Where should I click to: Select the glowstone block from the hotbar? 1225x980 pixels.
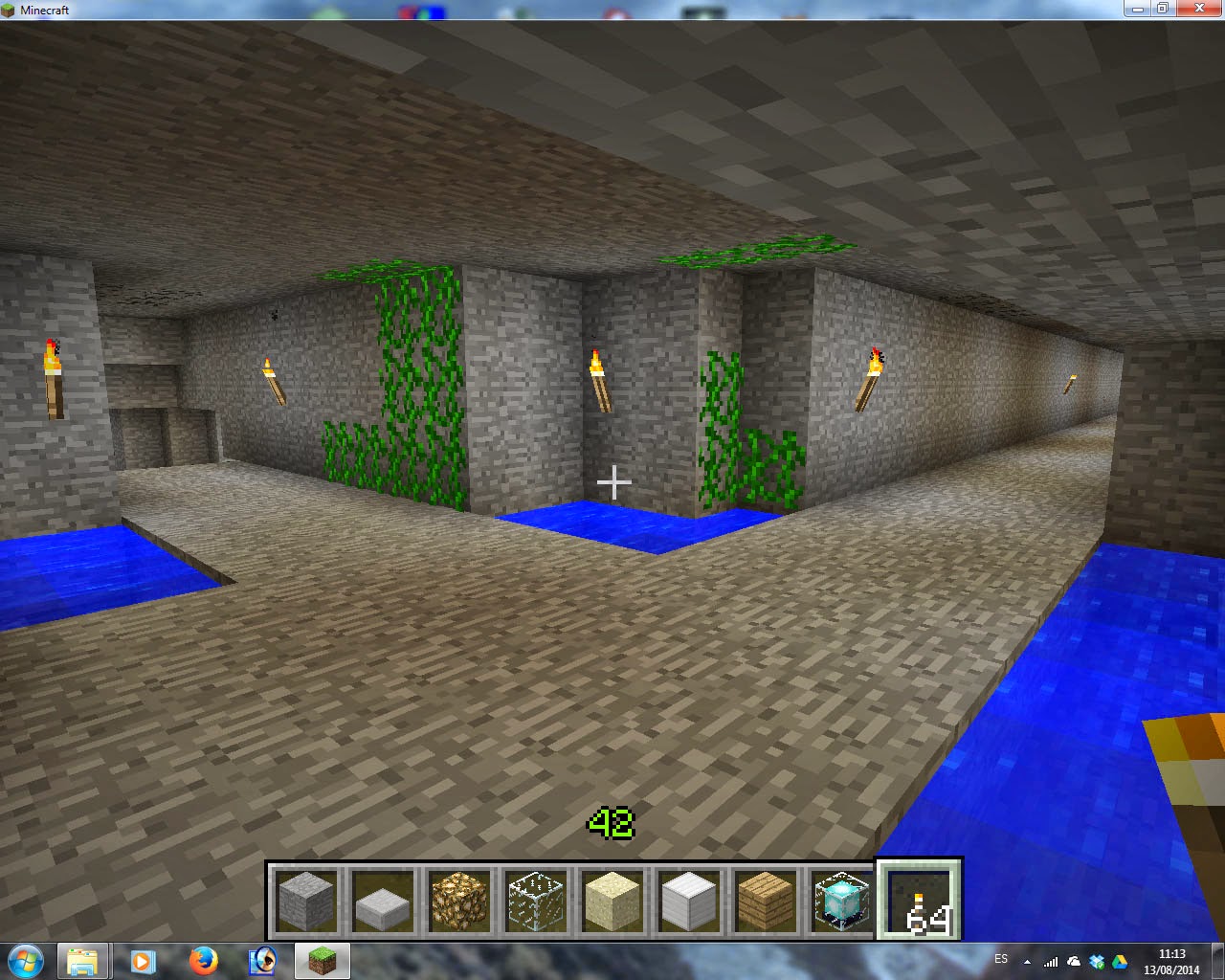[457, 900]
